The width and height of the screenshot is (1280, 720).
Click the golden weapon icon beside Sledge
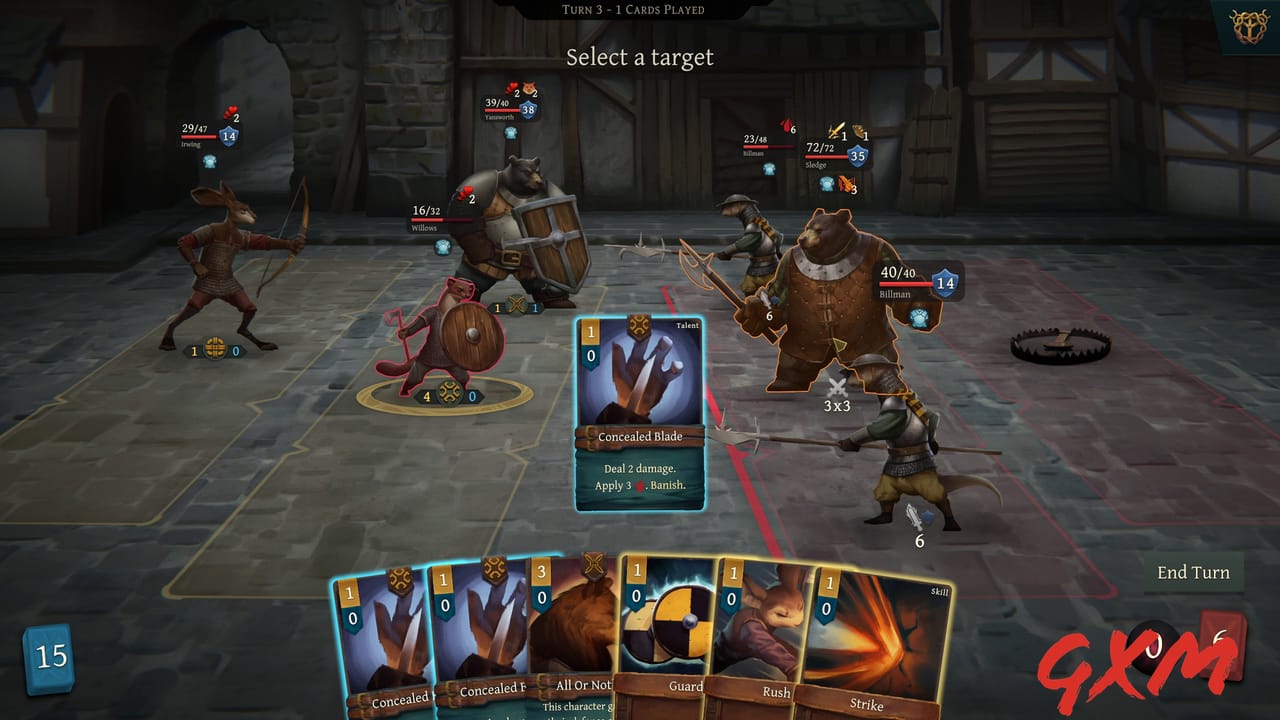point(837,128)
